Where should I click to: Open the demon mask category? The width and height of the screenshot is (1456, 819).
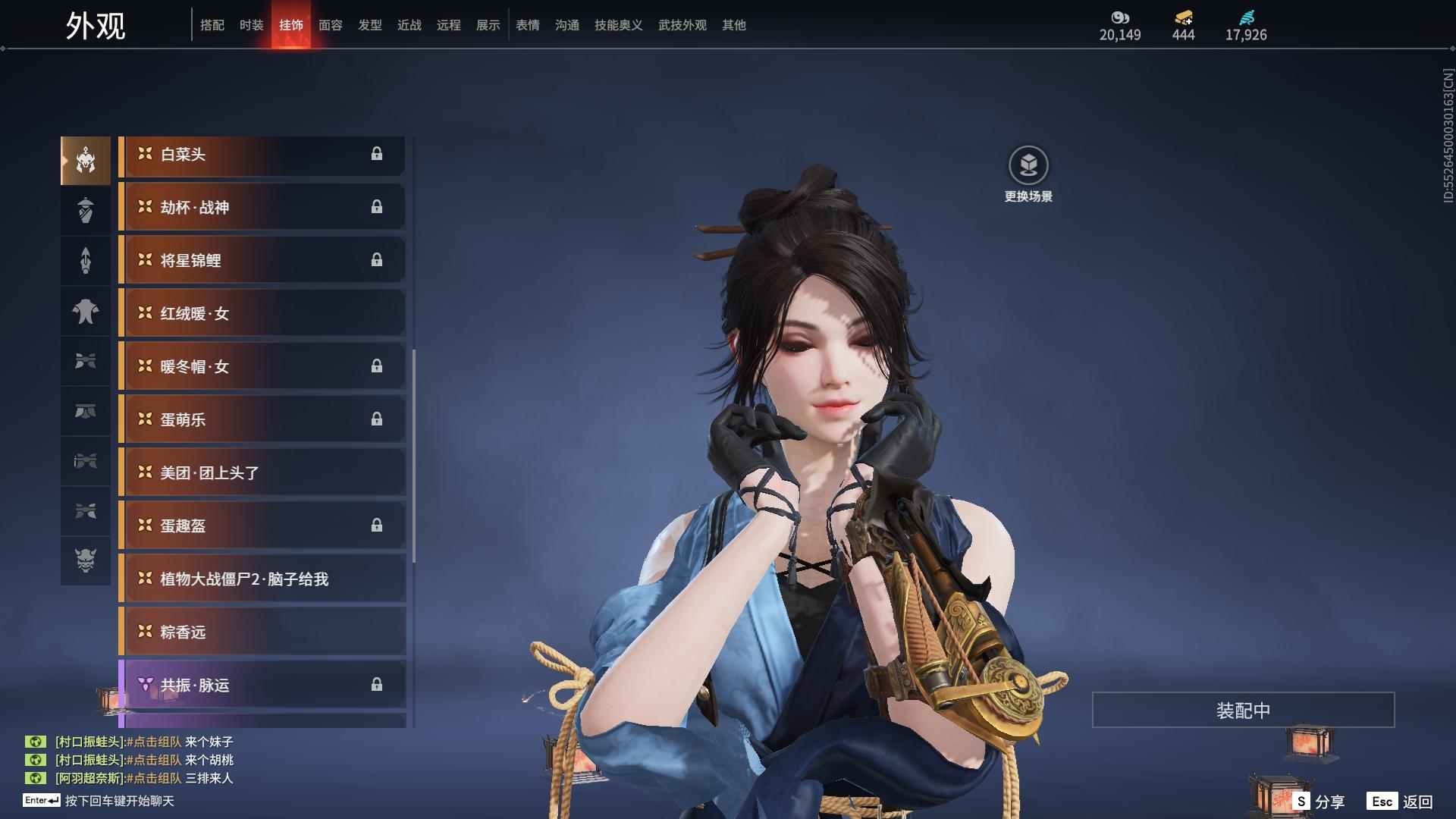pyautogui.click(x=86, y=560)
